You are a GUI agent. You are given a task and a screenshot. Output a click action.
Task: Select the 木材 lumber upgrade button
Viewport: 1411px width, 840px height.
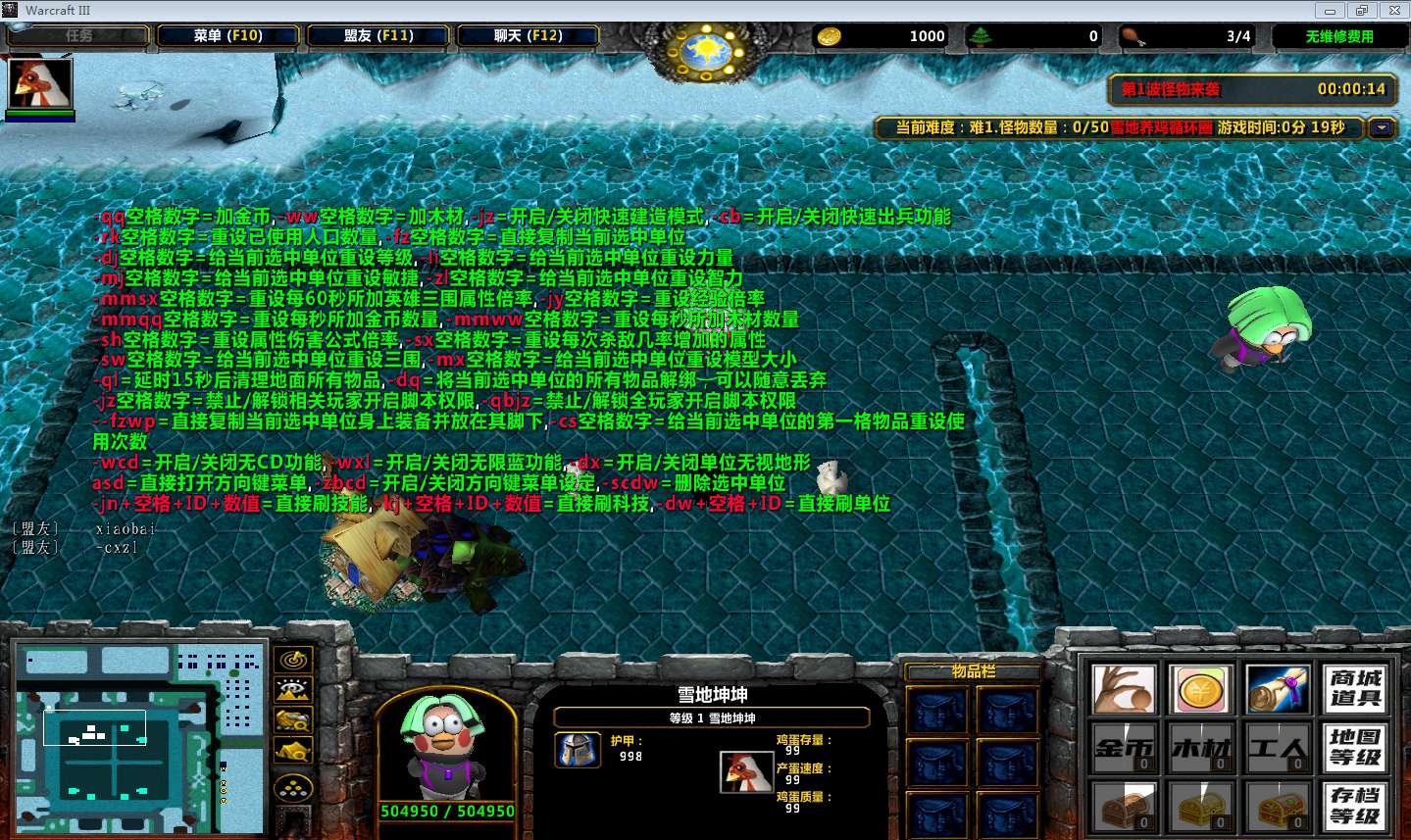point(1200,749)
